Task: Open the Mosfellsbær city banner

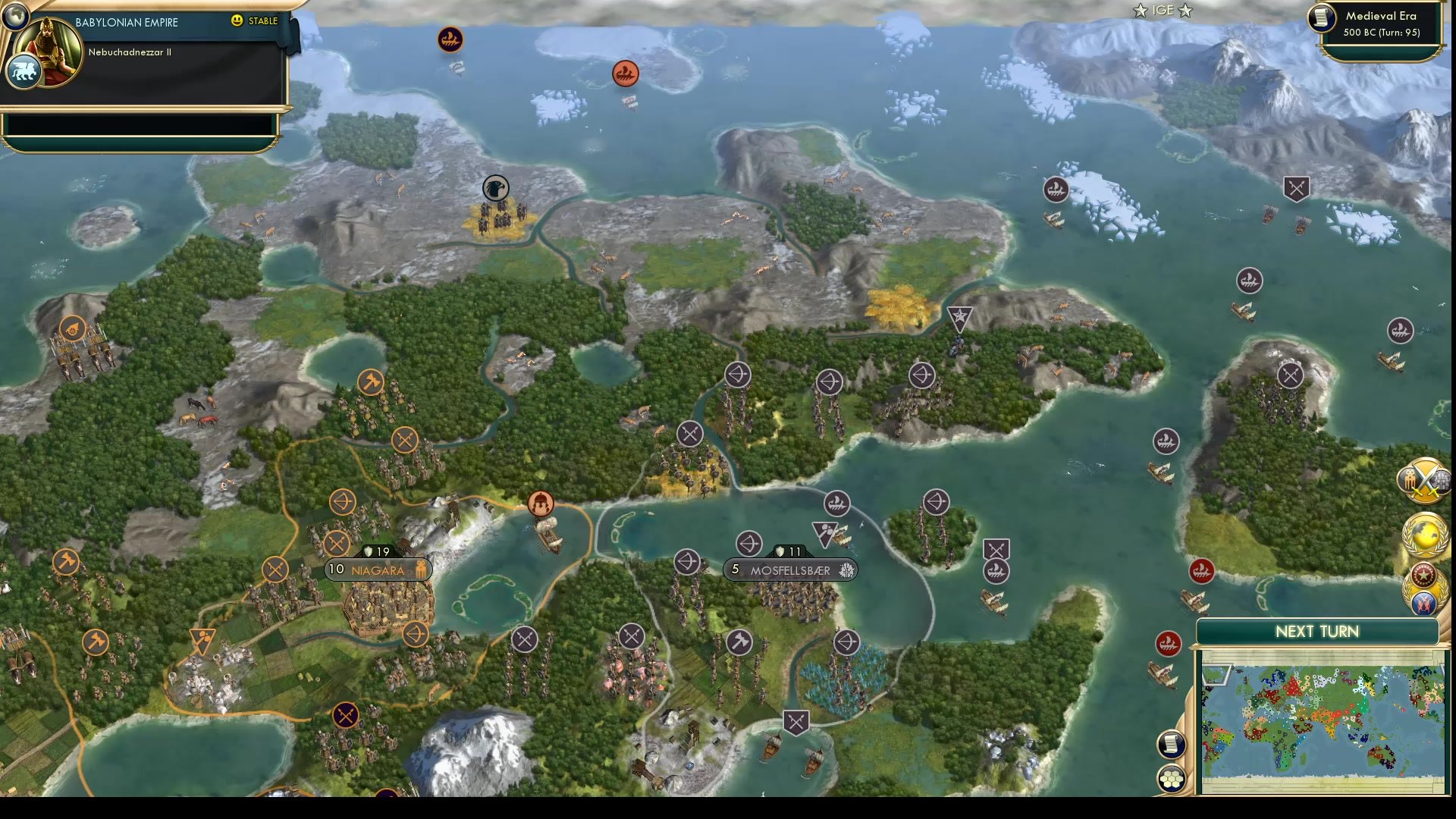Action: point(789,570)
